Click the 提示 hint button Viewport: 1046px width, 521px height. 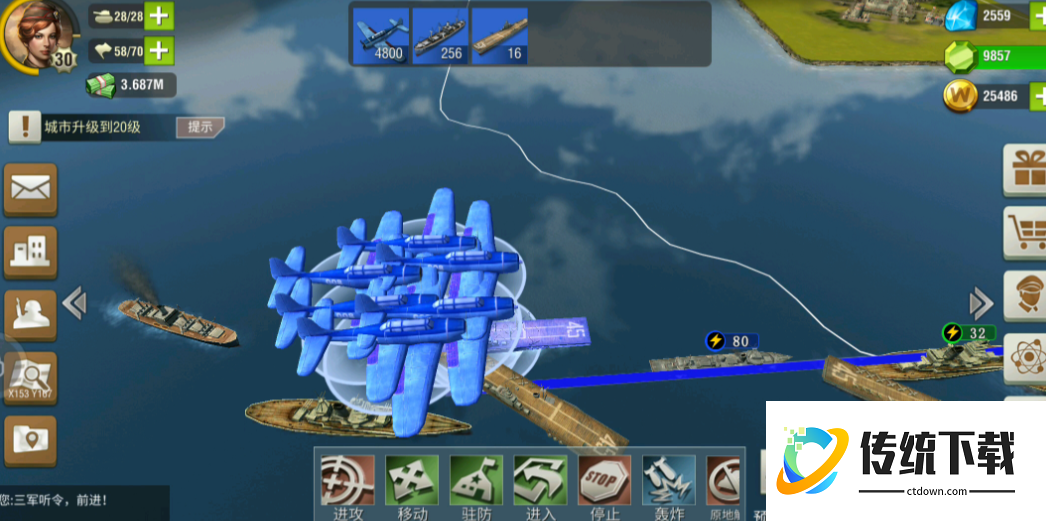point(198,127)
